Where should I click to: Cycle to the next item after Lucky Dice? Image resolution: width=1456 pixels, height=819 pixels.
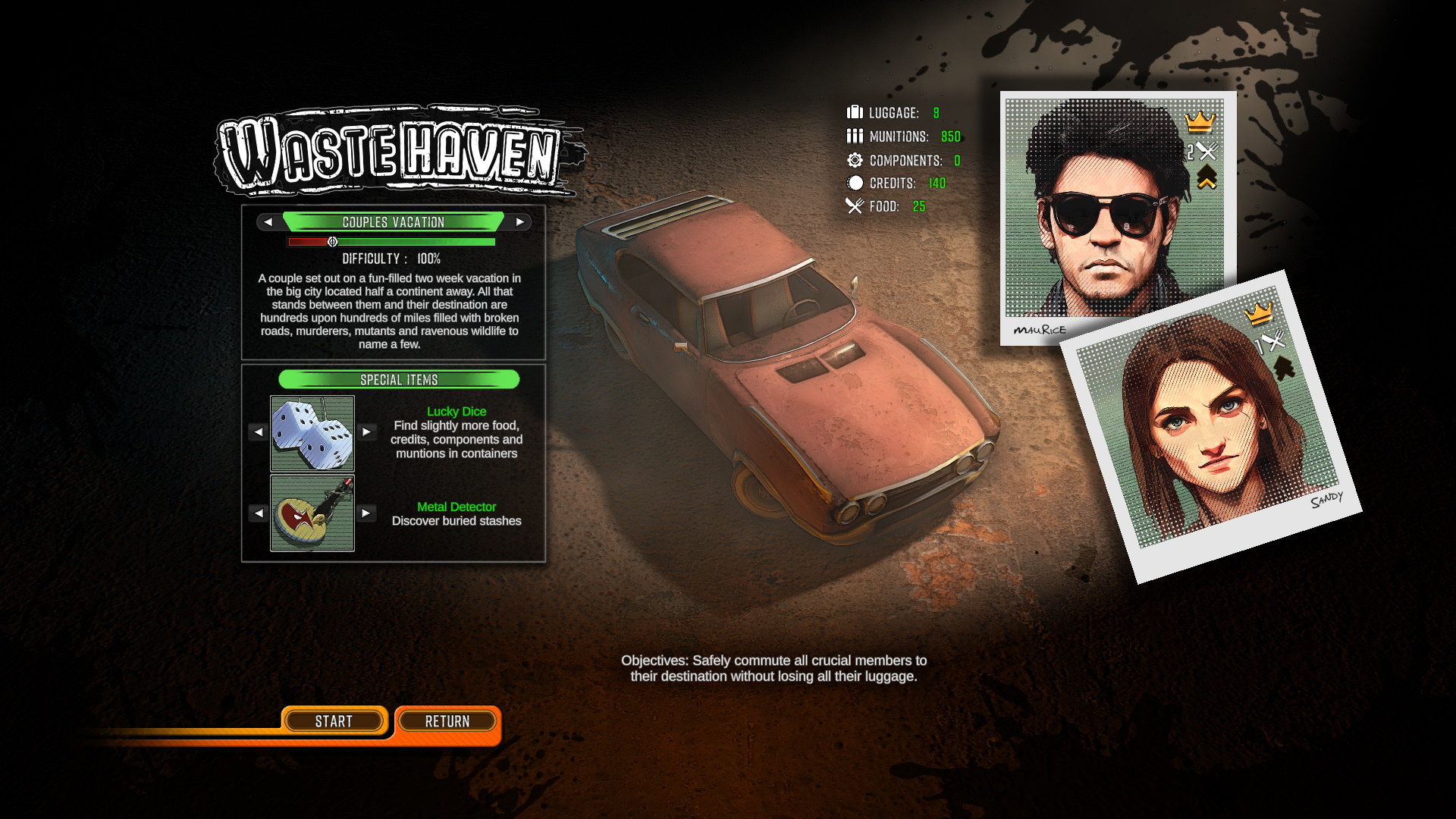[367, 431]
